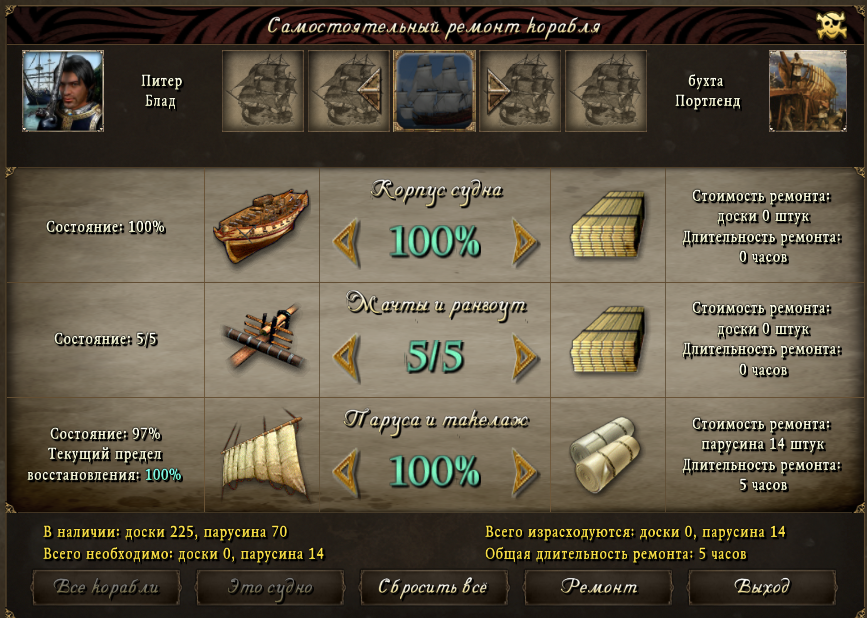Decrease sails repair percentage with left arrow
This screenshot has height=618, width=867.
click(x=345, y=468)
